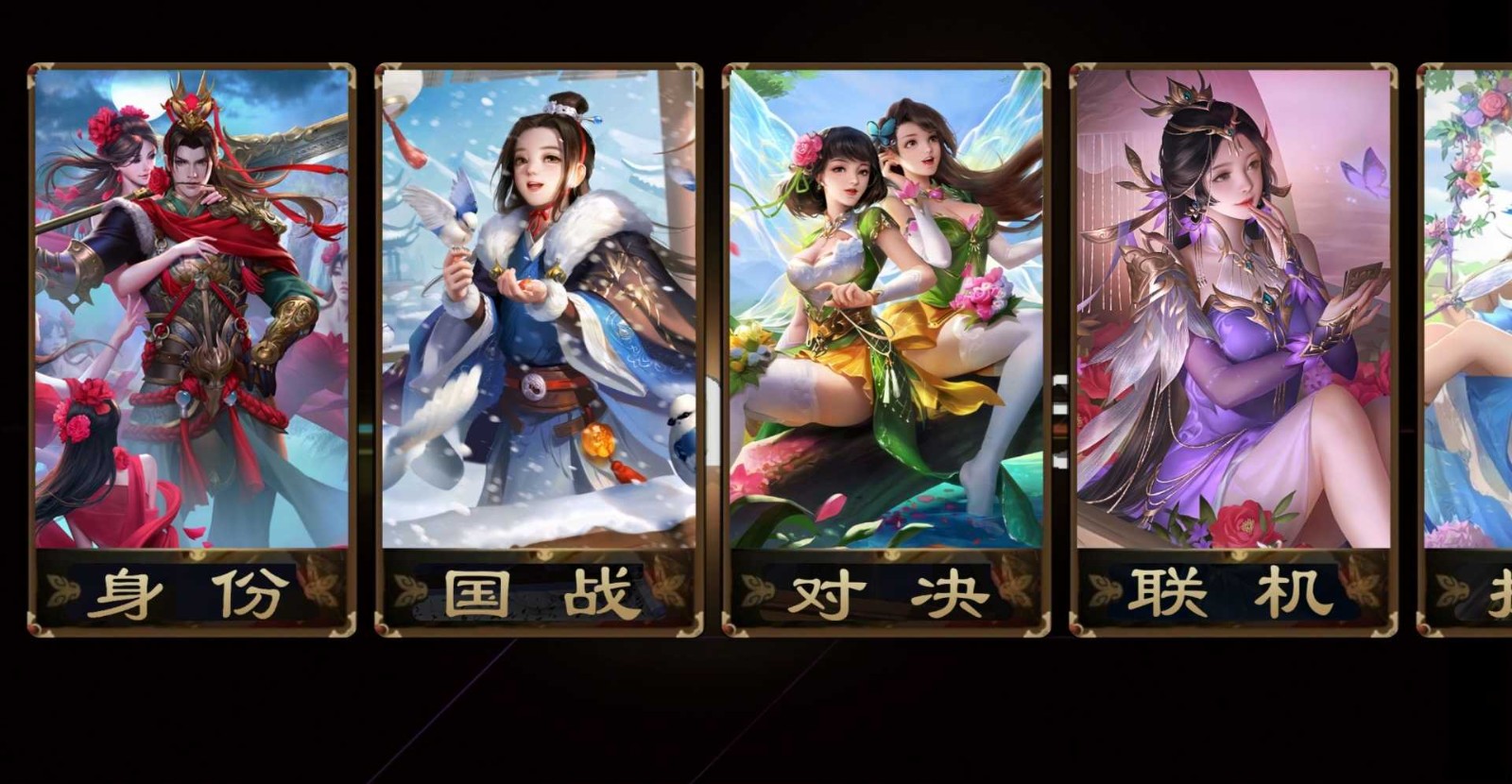Tap the top white marker between 对决 and 联机

coord(1058,380)
